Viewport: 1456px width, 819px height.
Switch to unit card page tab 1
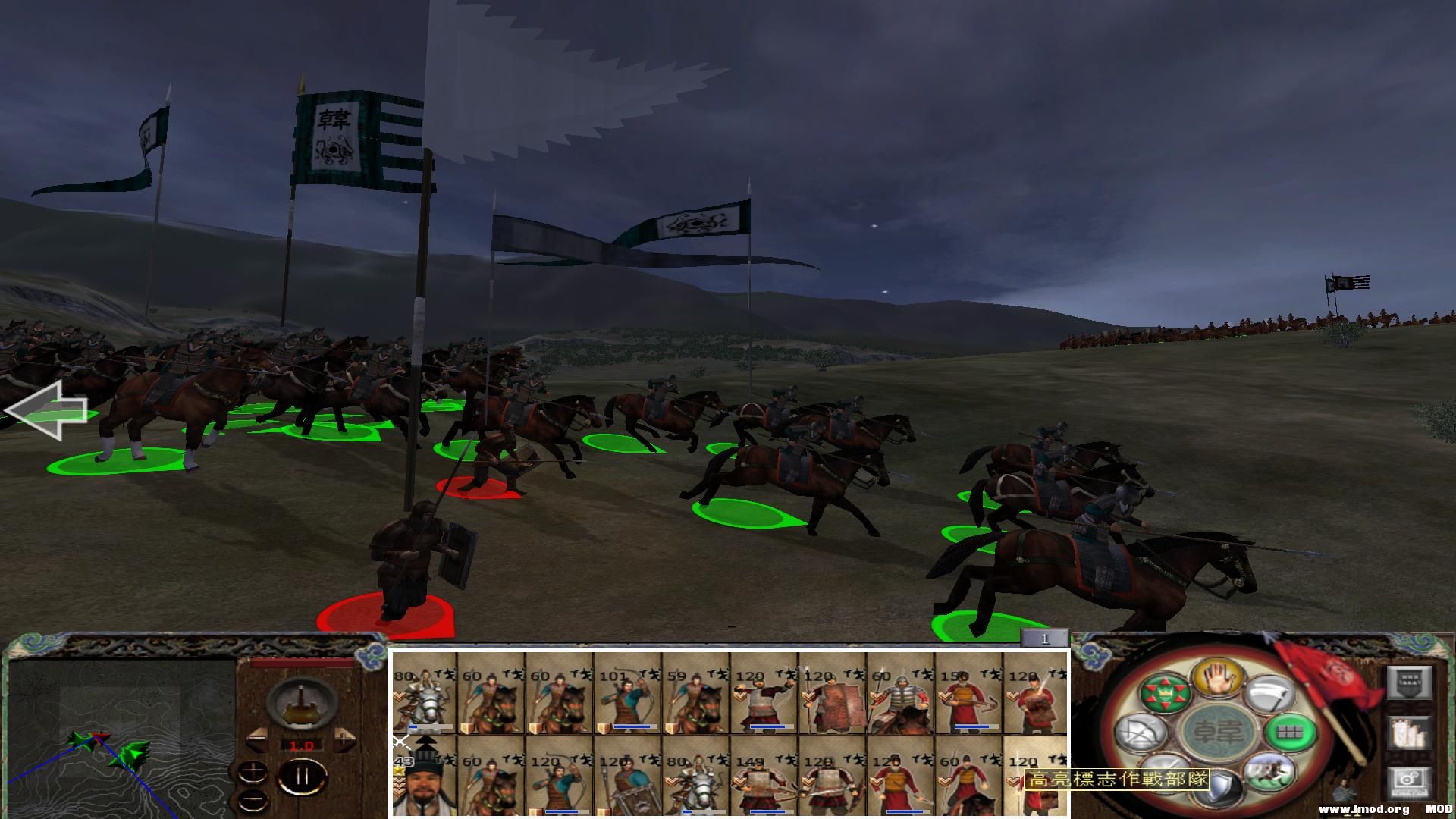pos(1046,639)
